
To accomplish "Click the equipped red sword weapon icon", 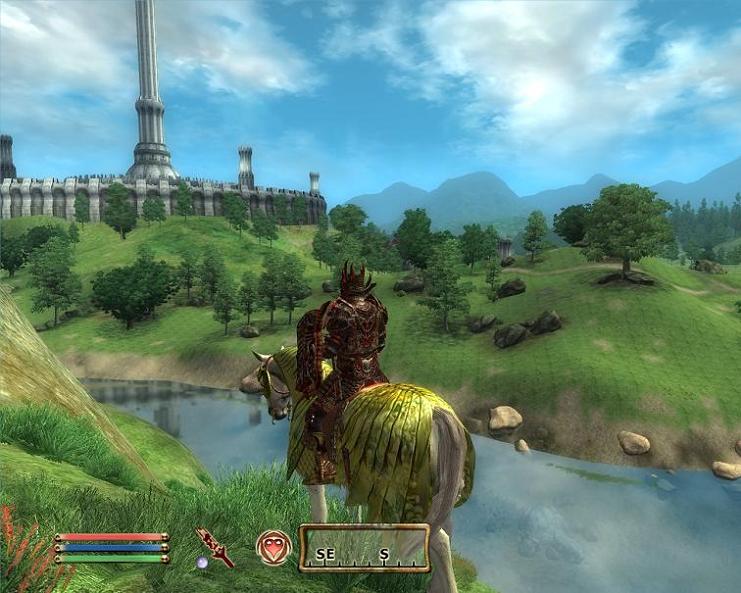I will click(x=214, y=547).
